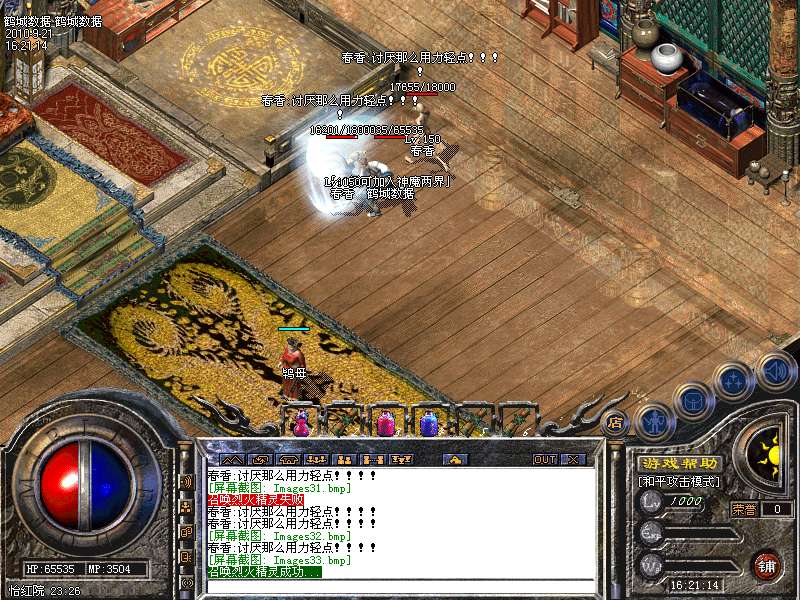Open the 游戏帮助 game help

tap(680, 463)
